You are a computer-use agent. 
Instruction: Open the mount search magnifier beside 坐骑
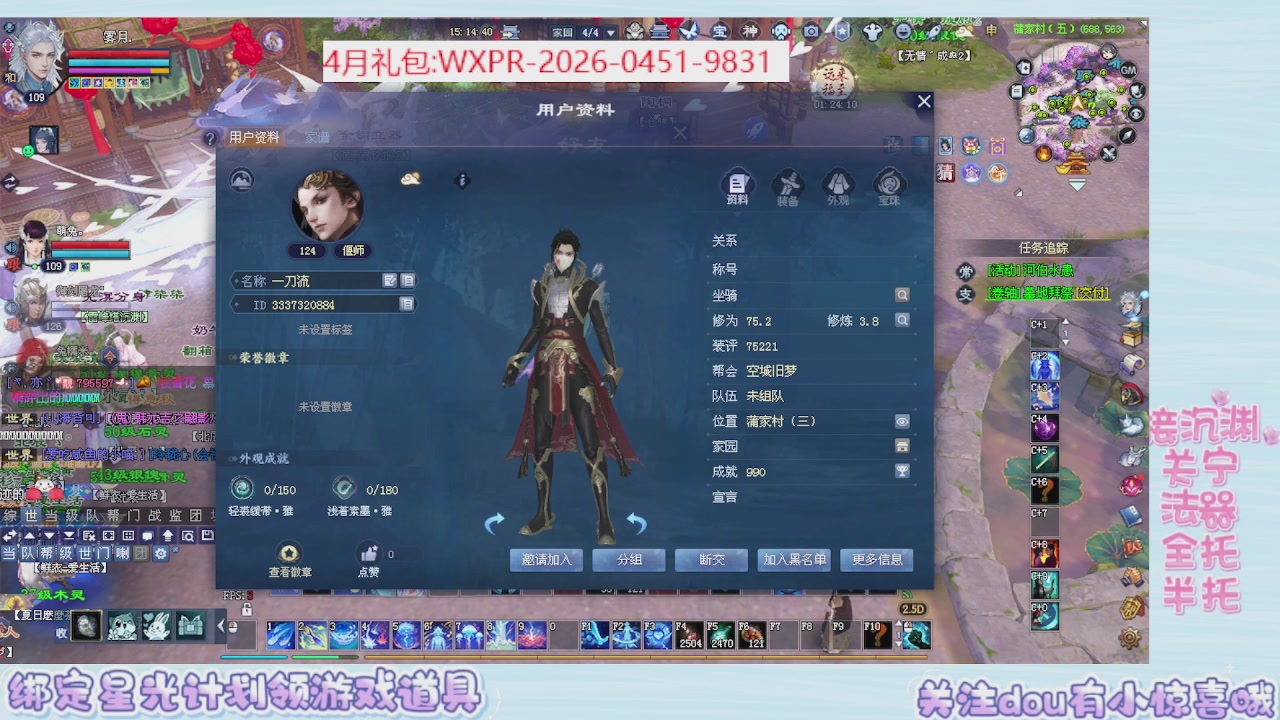click(902, 294)
